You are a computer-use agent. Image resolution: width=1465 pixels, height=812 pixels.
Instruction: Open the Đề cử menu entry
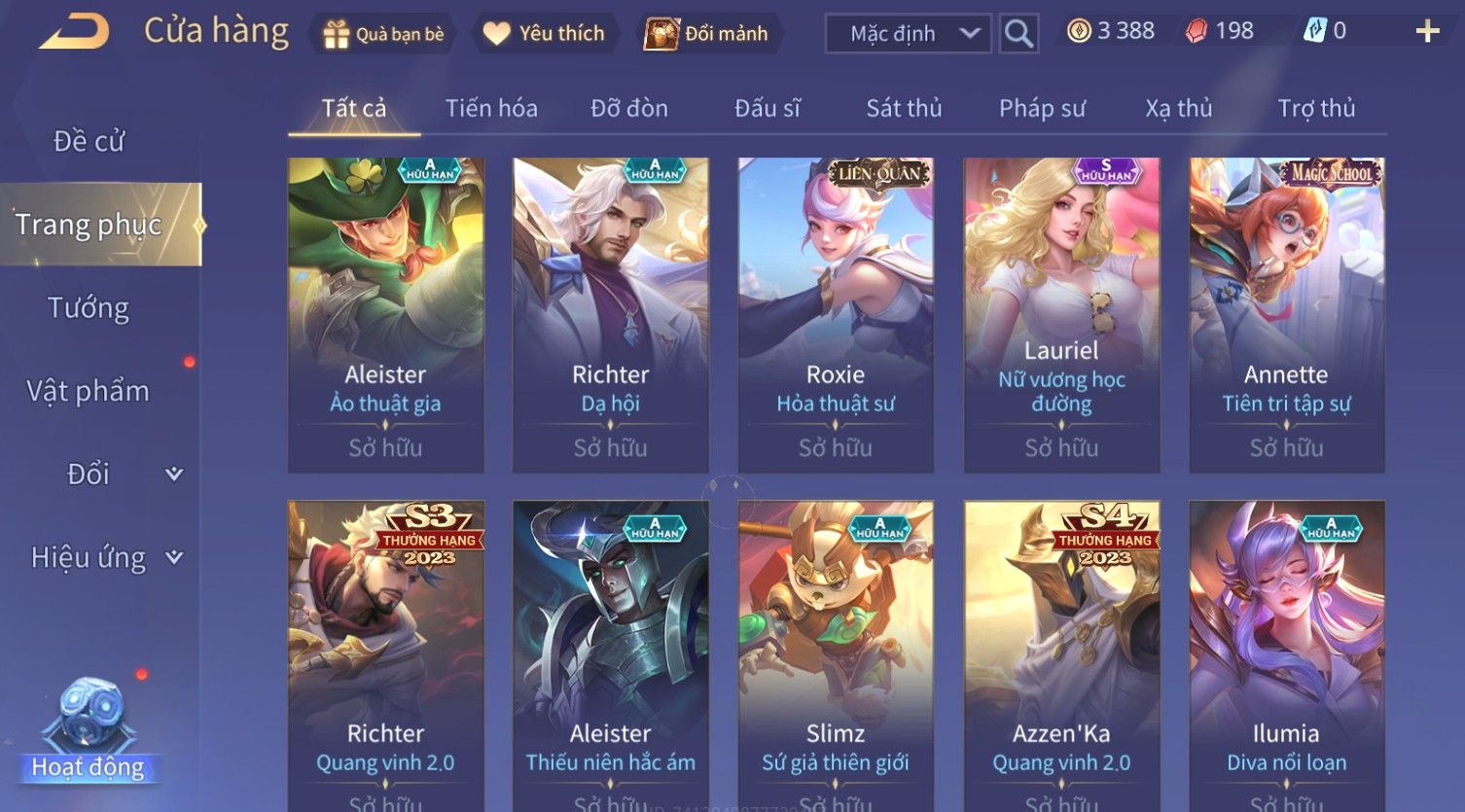pos(89,141)
